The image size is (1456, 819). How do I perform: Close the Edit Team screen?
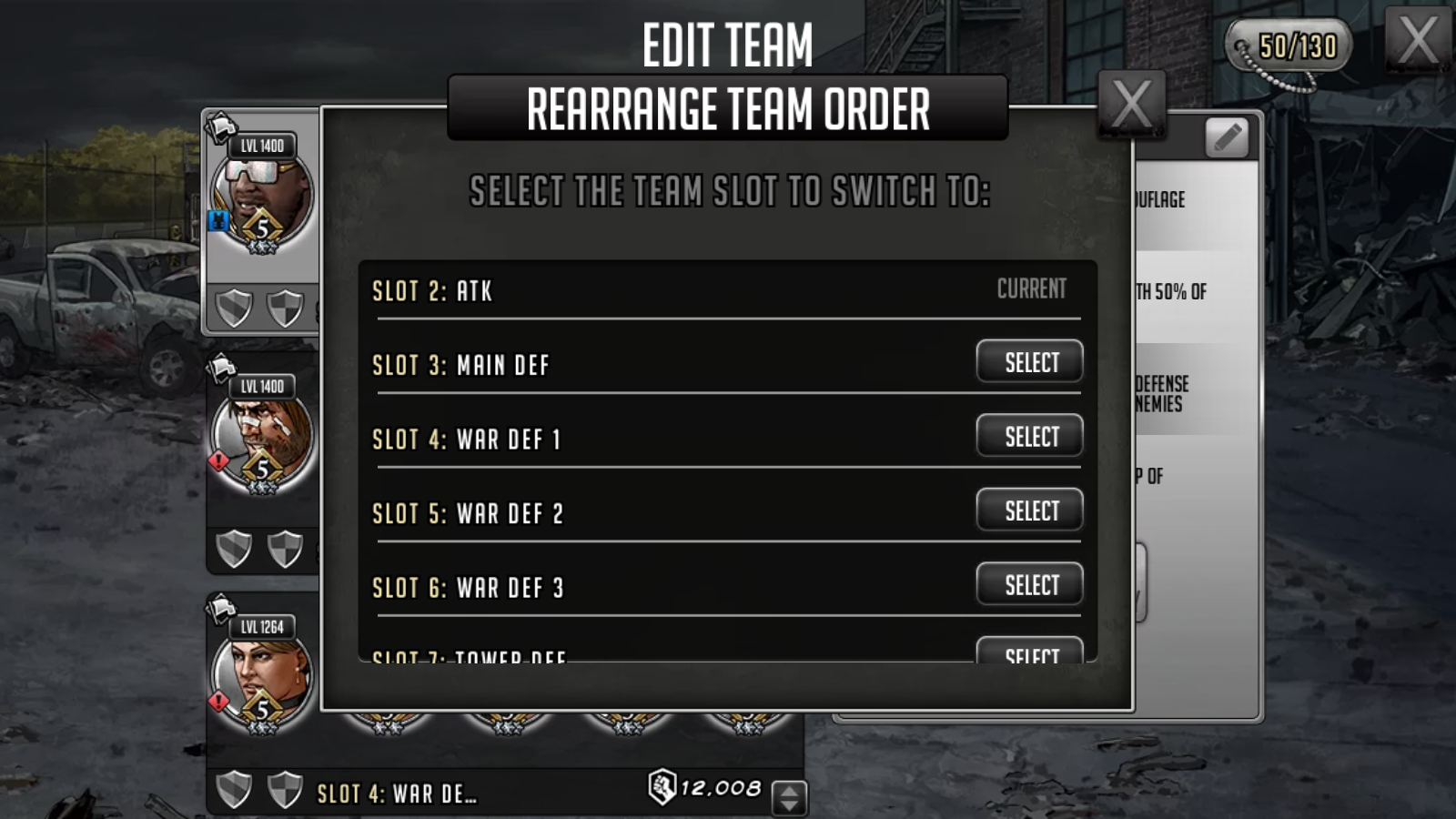[1417, 39]
